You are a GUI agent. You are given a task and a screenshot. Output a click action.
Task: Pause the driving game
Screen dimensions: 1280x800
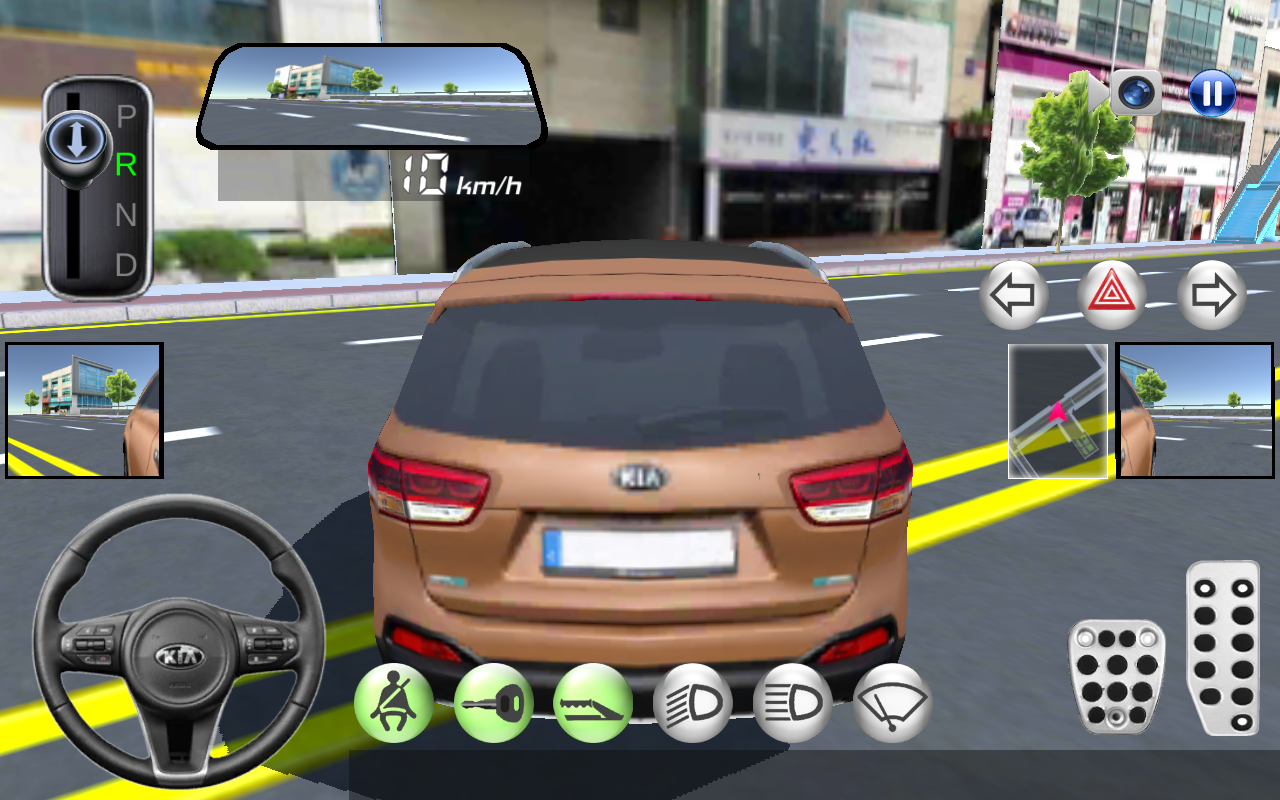[1211, 94]
